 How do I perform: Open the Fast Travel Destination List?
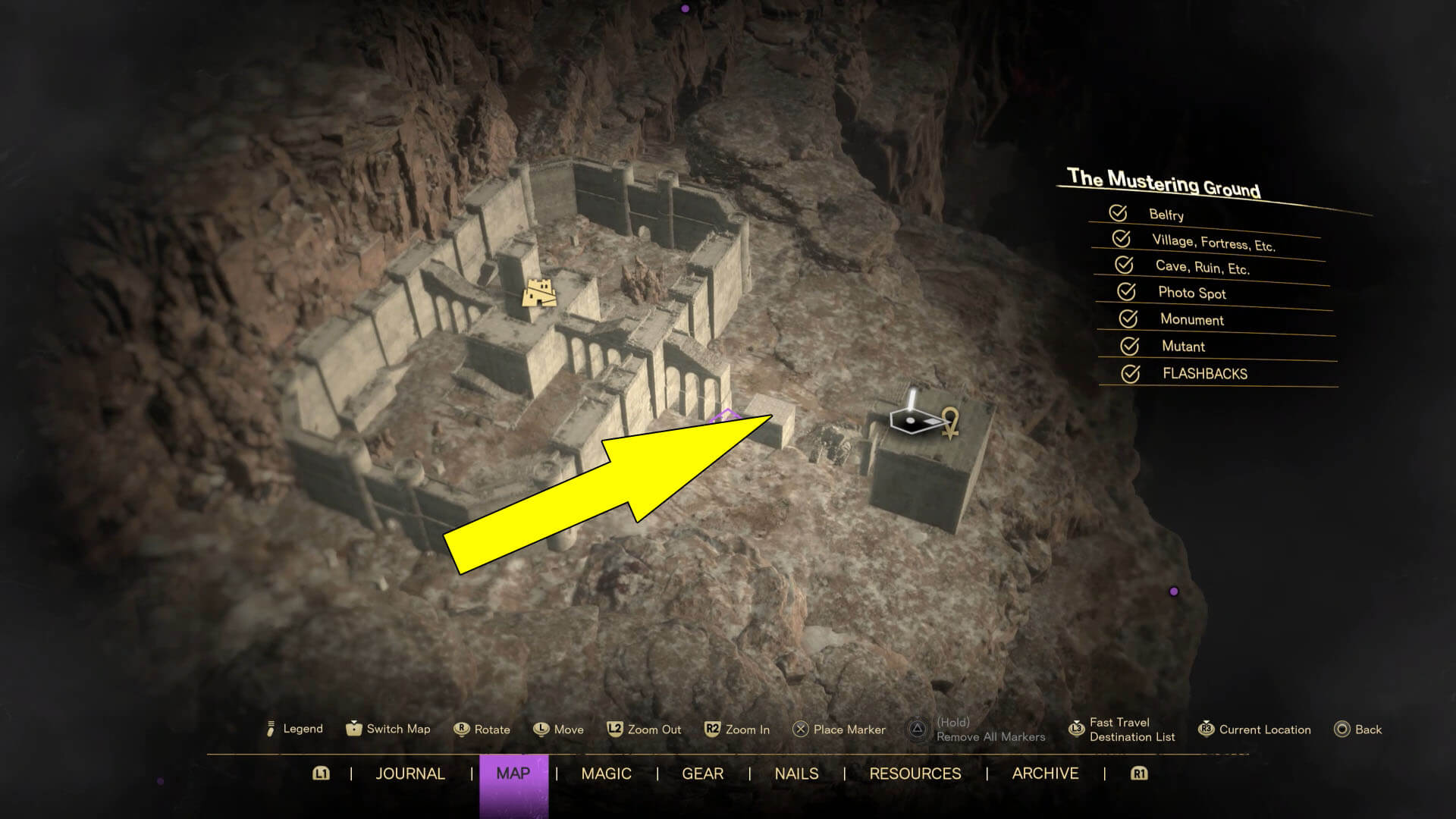click(1077, 729)
